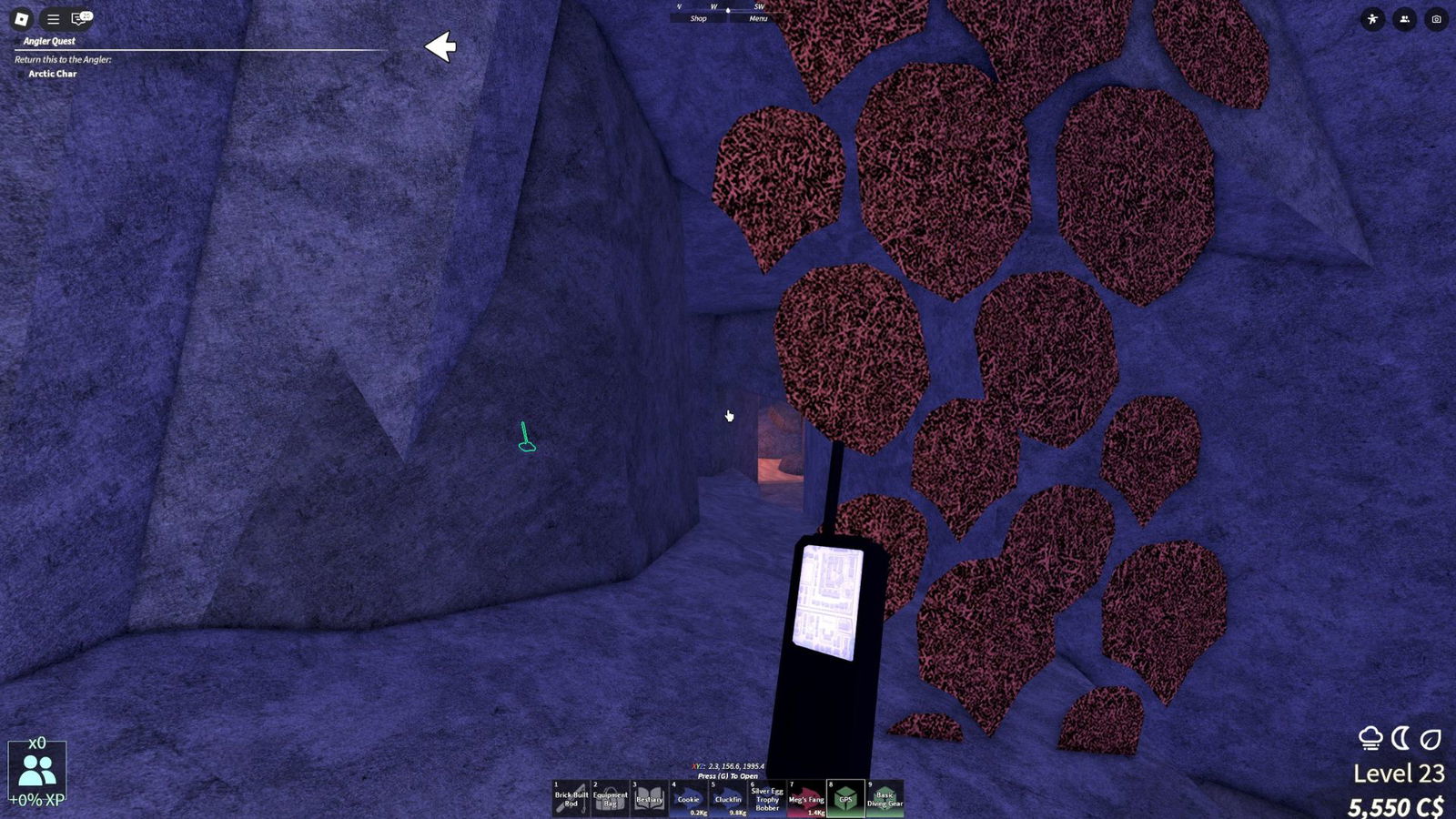1456x819 pixels.
Task: Expand the Roblox hamburger menu
Action: 53,17
